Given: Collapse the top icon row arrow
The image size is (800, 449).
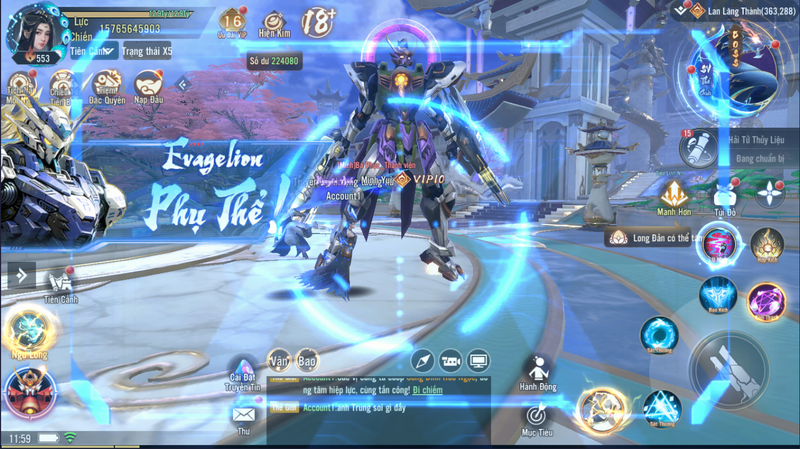Looking at the screenshot, I should (x=183, y=85).
